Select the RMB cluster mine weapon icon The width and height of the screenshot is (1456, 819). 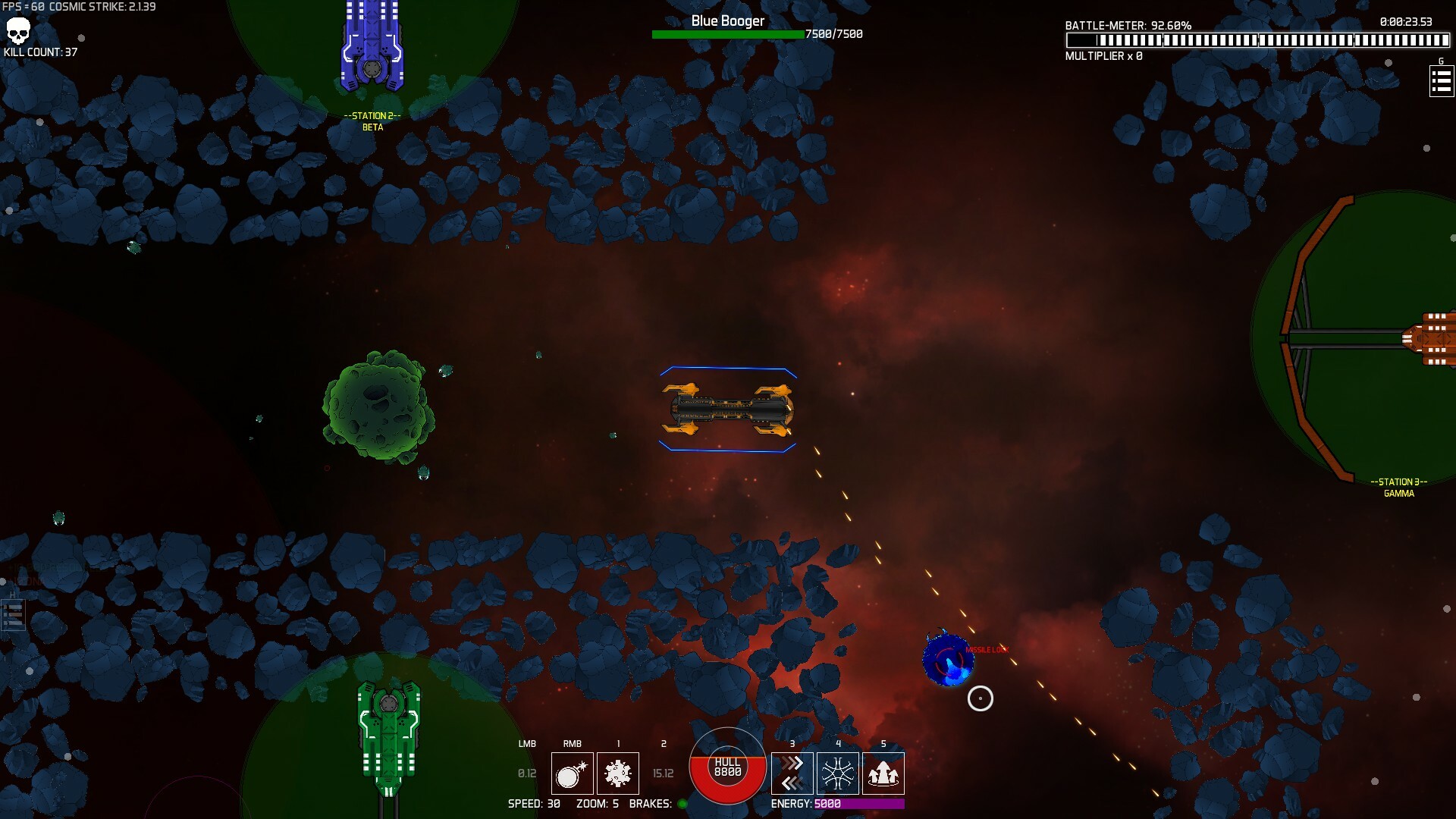[618, 773]
